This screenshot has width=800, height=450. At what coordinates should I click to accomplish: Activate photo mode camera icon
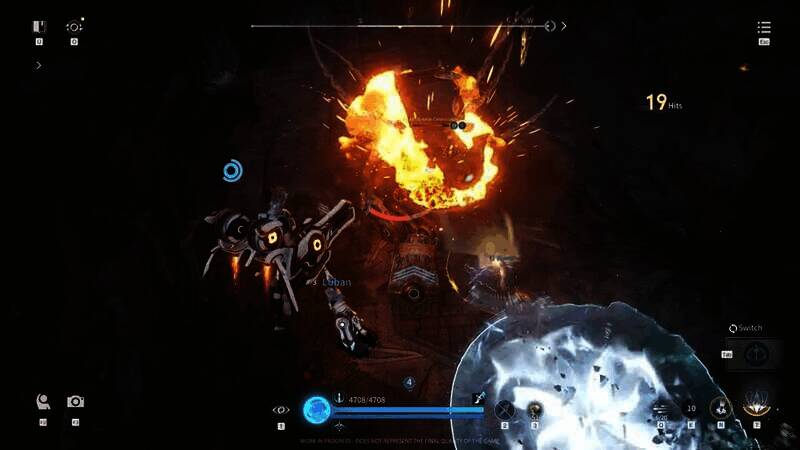click(x=75, y=402)
